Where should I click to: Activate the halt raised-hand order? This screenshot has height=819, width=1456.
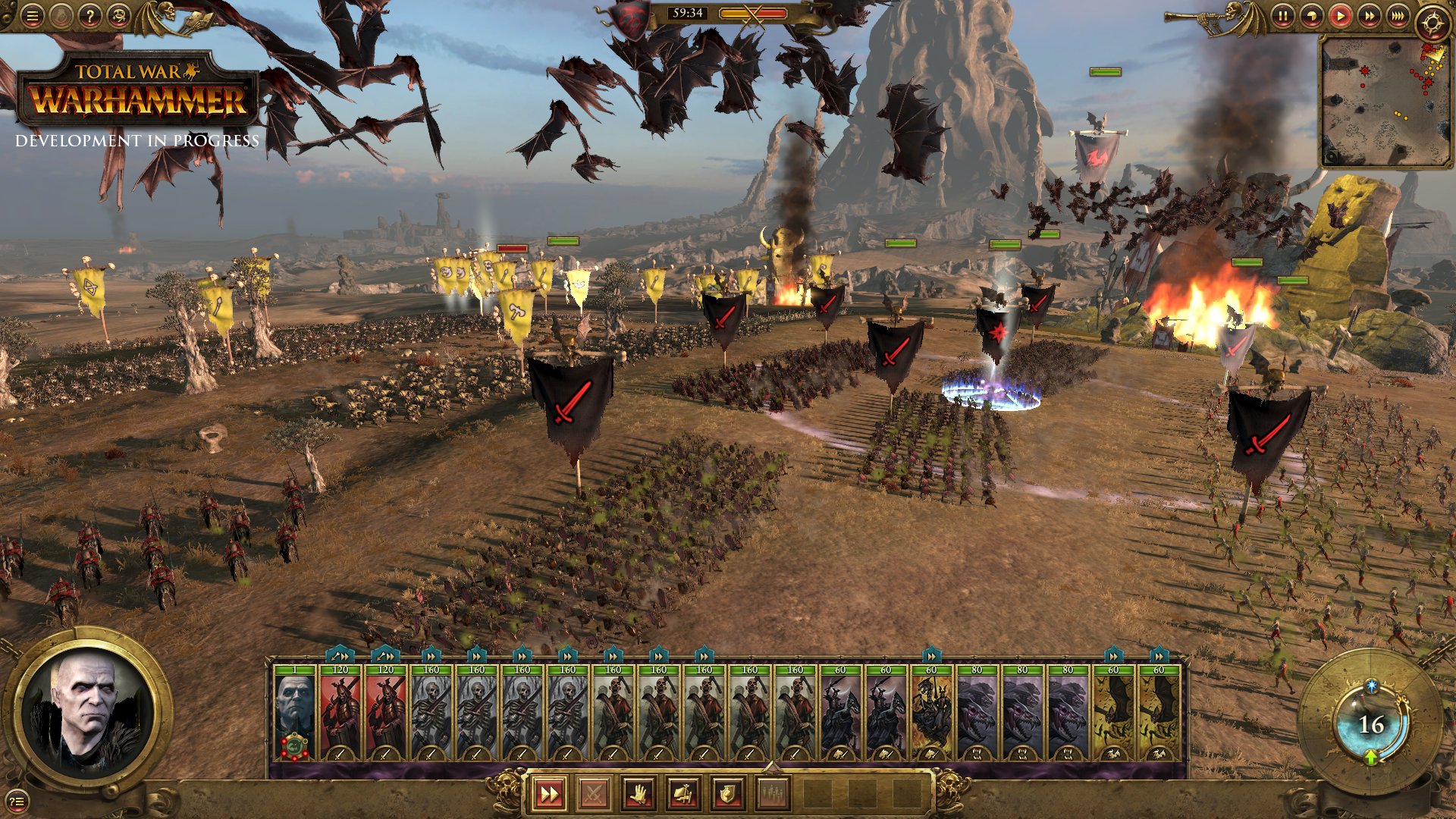point(639,794)
